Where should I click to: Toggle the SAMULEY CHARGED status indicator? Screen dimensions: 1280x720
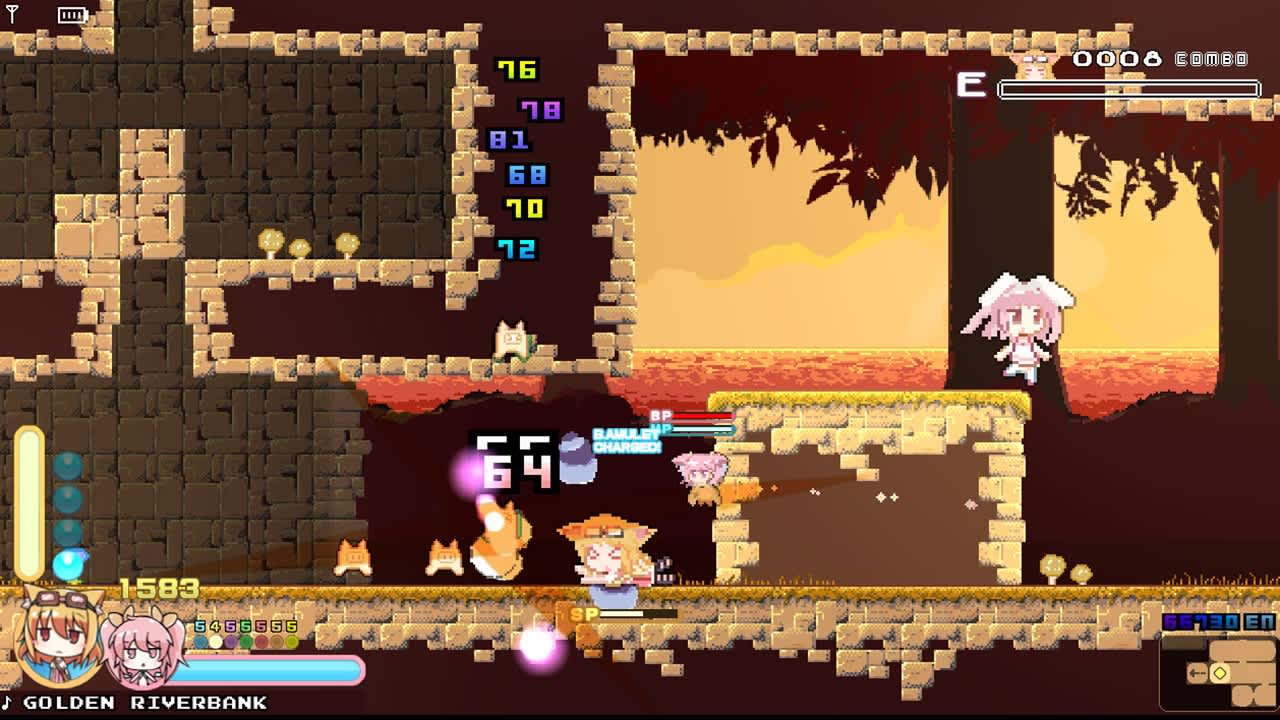(x=625, y=442)
